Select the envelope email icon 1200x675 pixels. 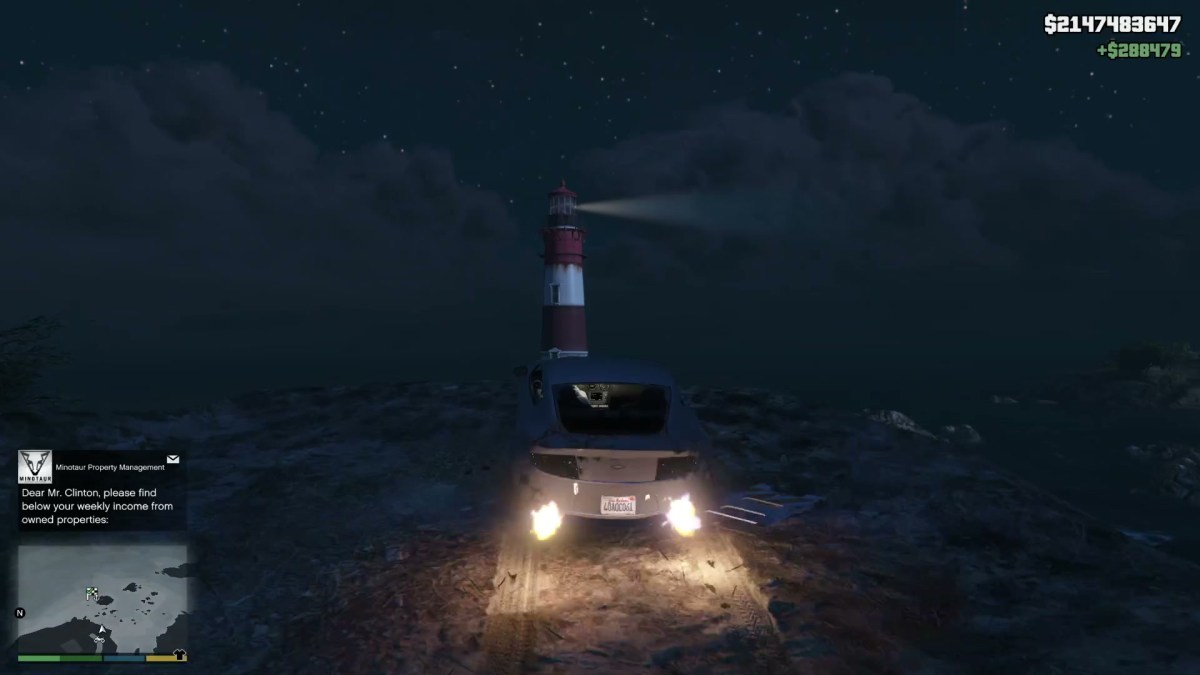coord(173,459)
